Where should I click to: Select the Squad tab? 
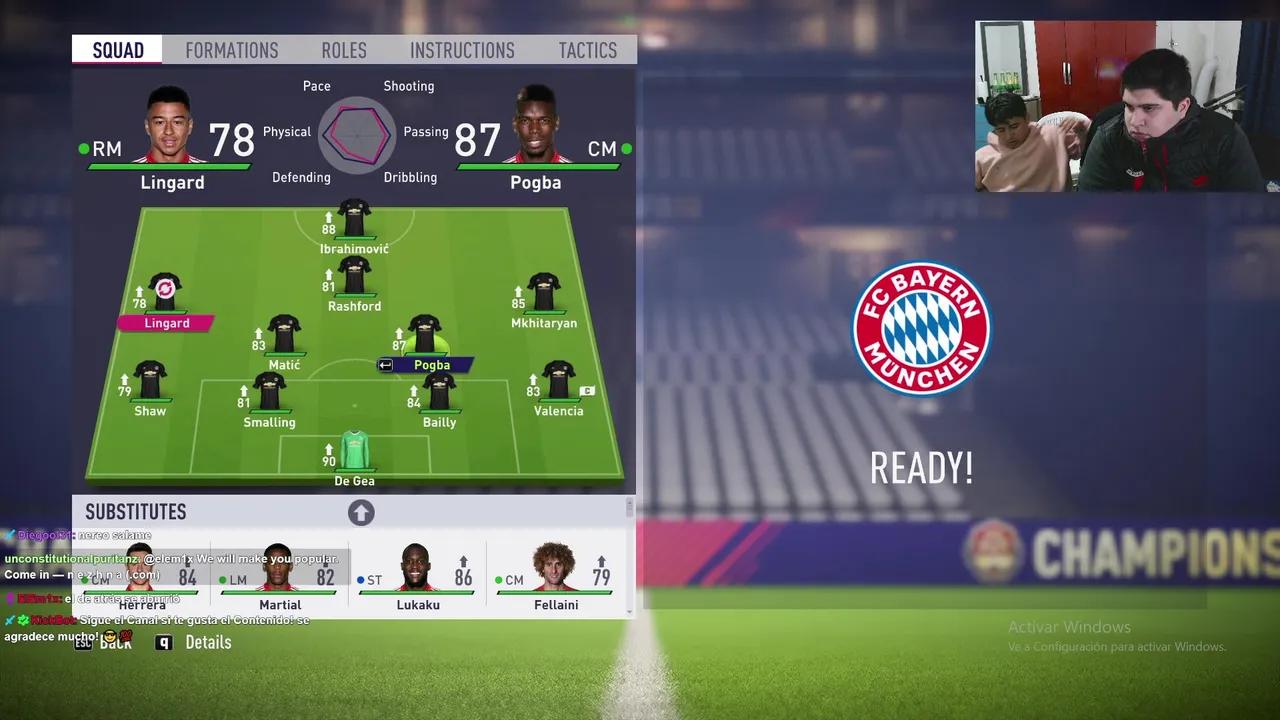pyautogui.click(x=118, y=50)
